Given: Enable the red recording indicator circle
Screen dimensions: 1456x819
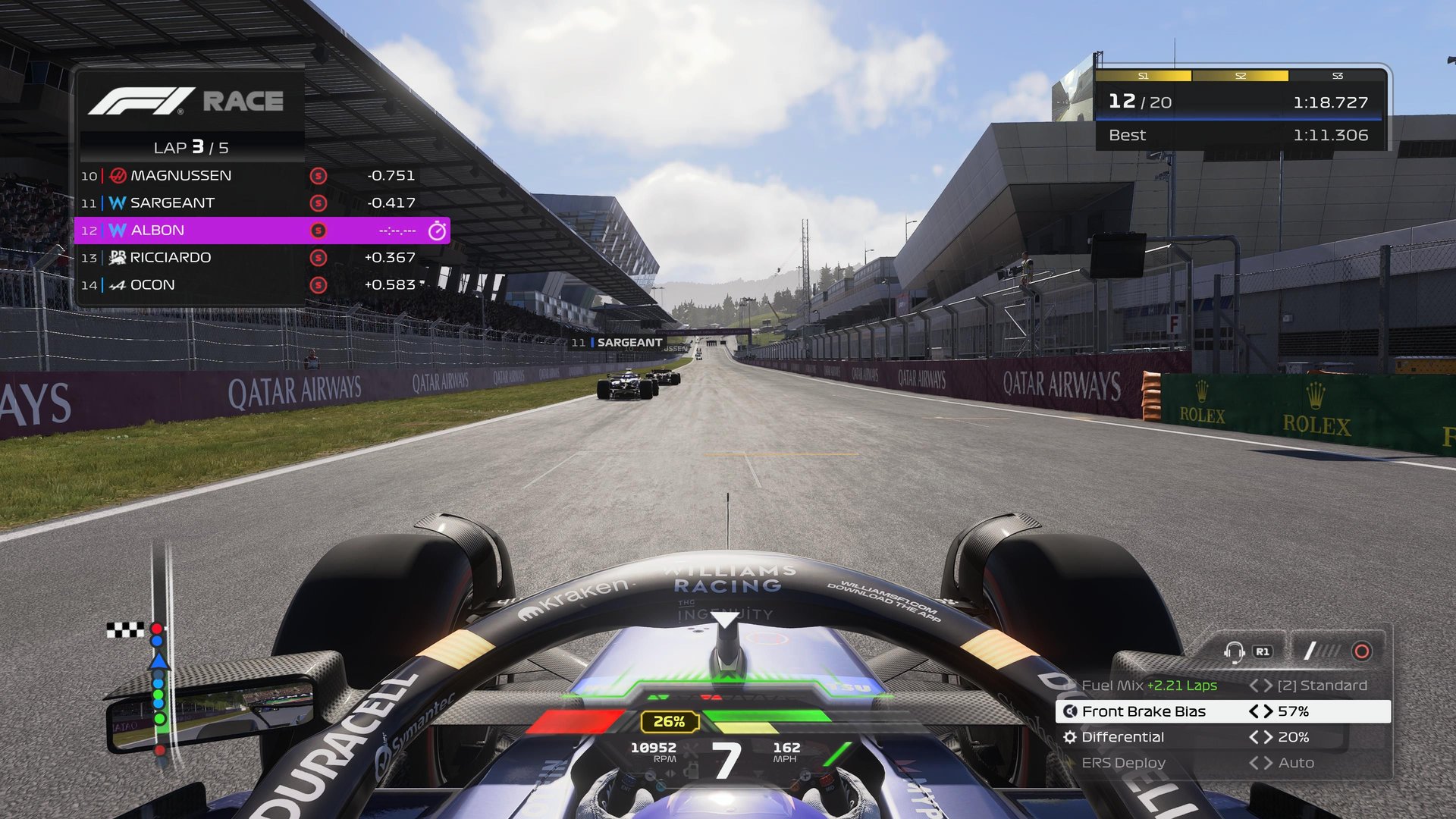Looking at the screenshot, I should click(x=1361, y=650).
